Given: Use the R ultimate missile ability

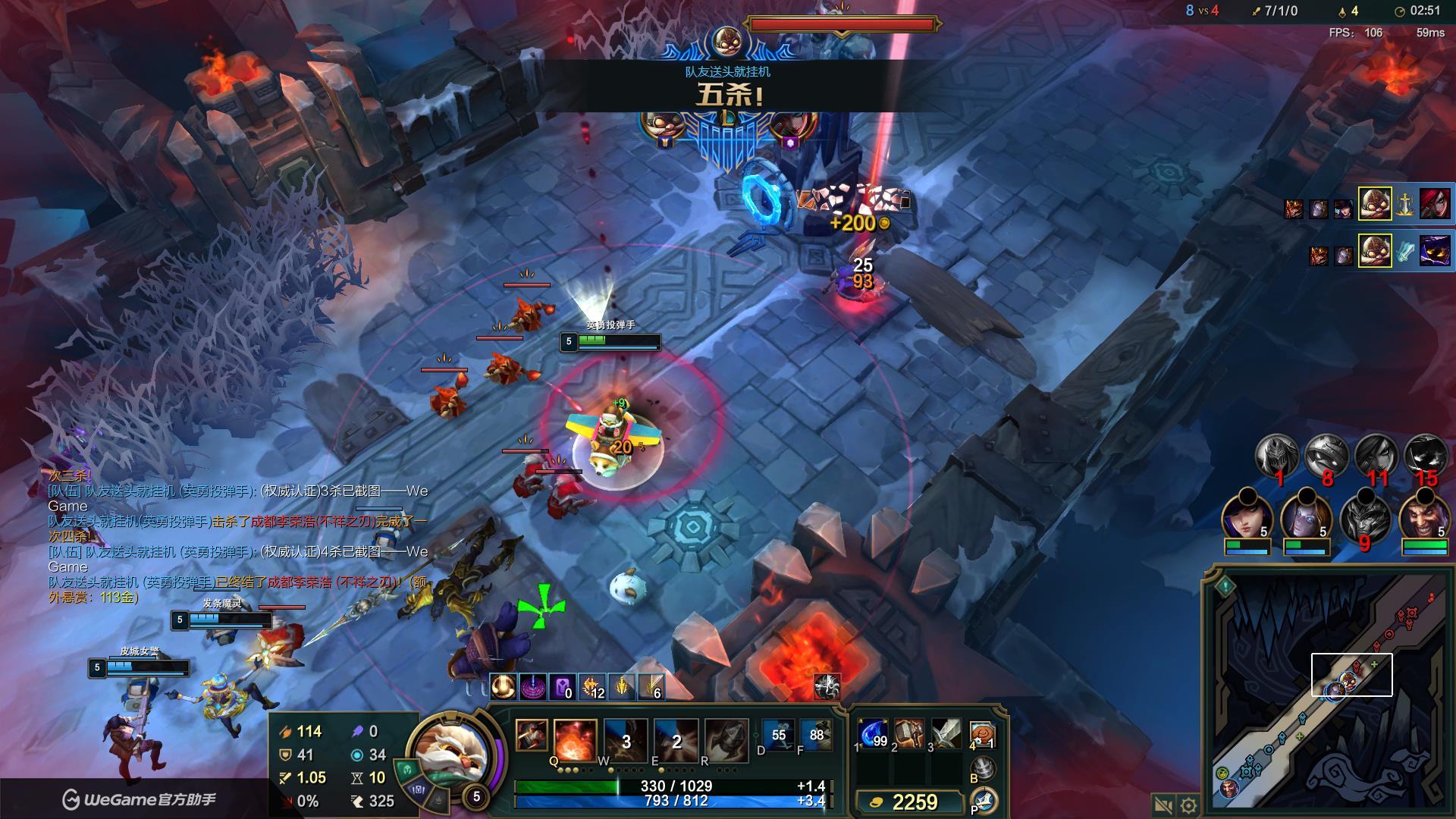Looking at the screenshot, I should [x=726, y=739].
